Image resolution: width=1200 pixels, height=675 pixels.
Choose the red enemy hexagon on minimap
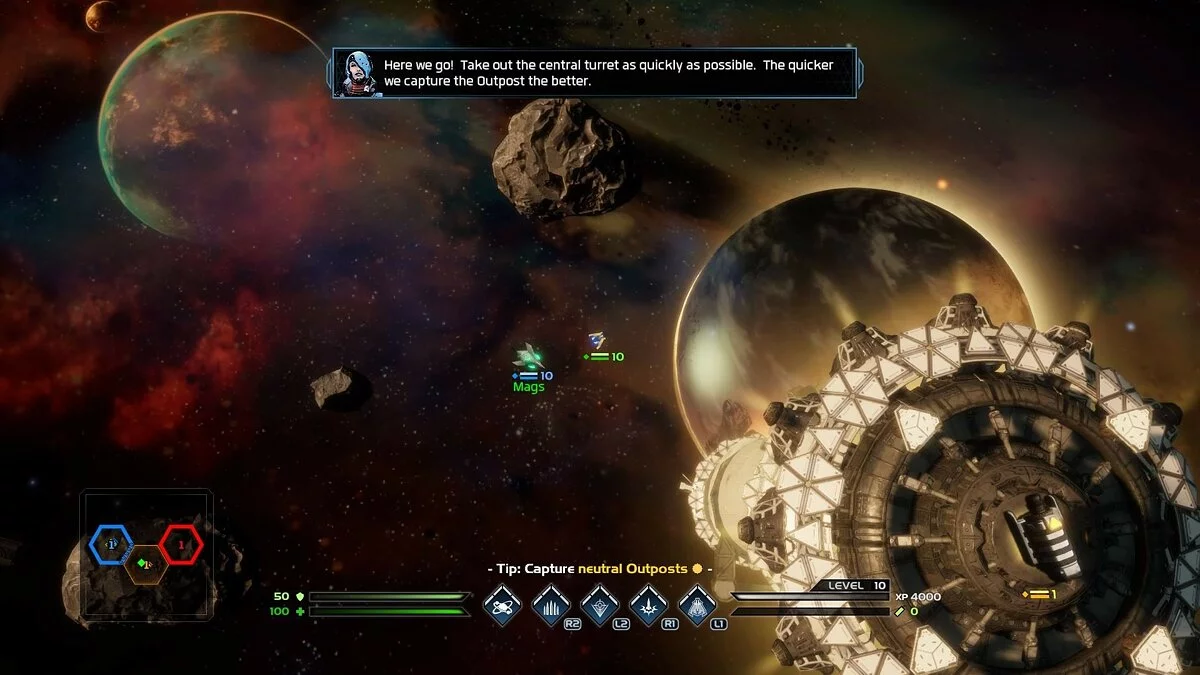pyautogui.click(x=181, y=544)
